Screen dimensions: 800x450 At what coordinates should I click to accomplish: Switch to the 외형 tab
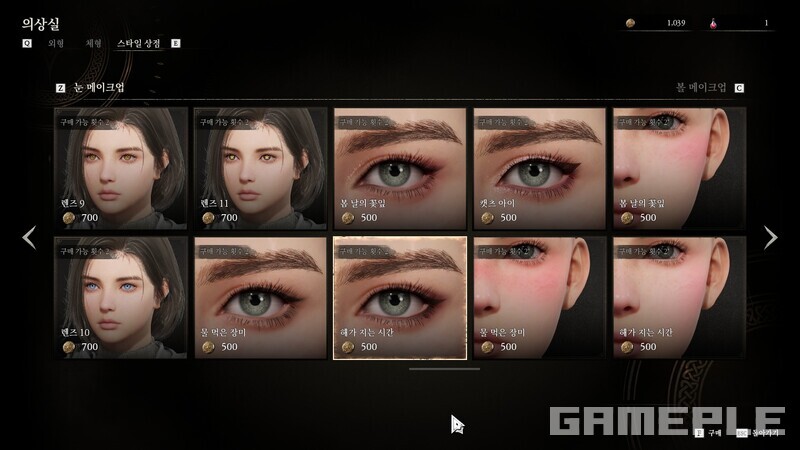coord(56,44)
